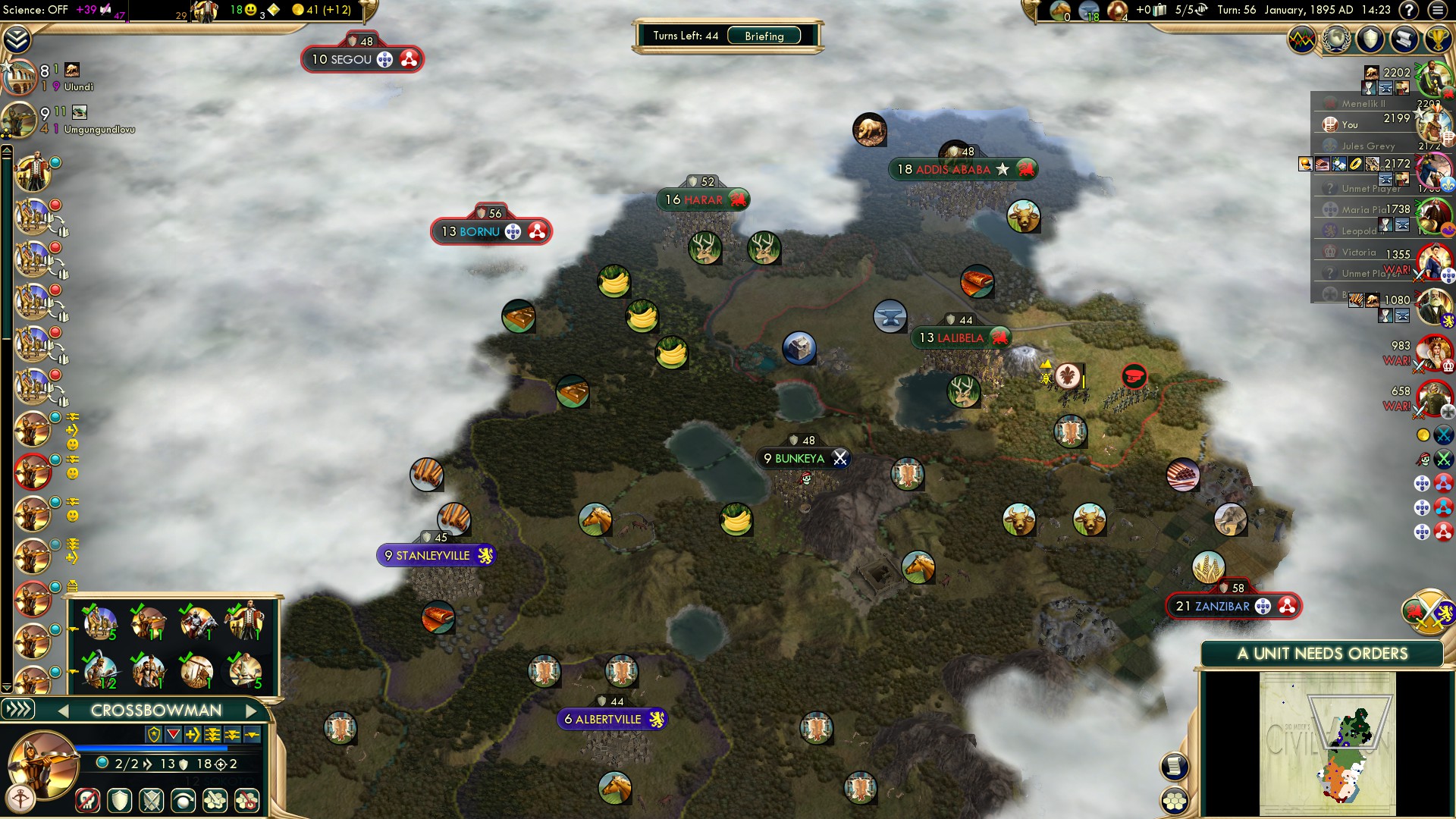This screenshot has width=1456, height=819.
Task: Click the Move To hex action icon
Action: pos(215,801)
